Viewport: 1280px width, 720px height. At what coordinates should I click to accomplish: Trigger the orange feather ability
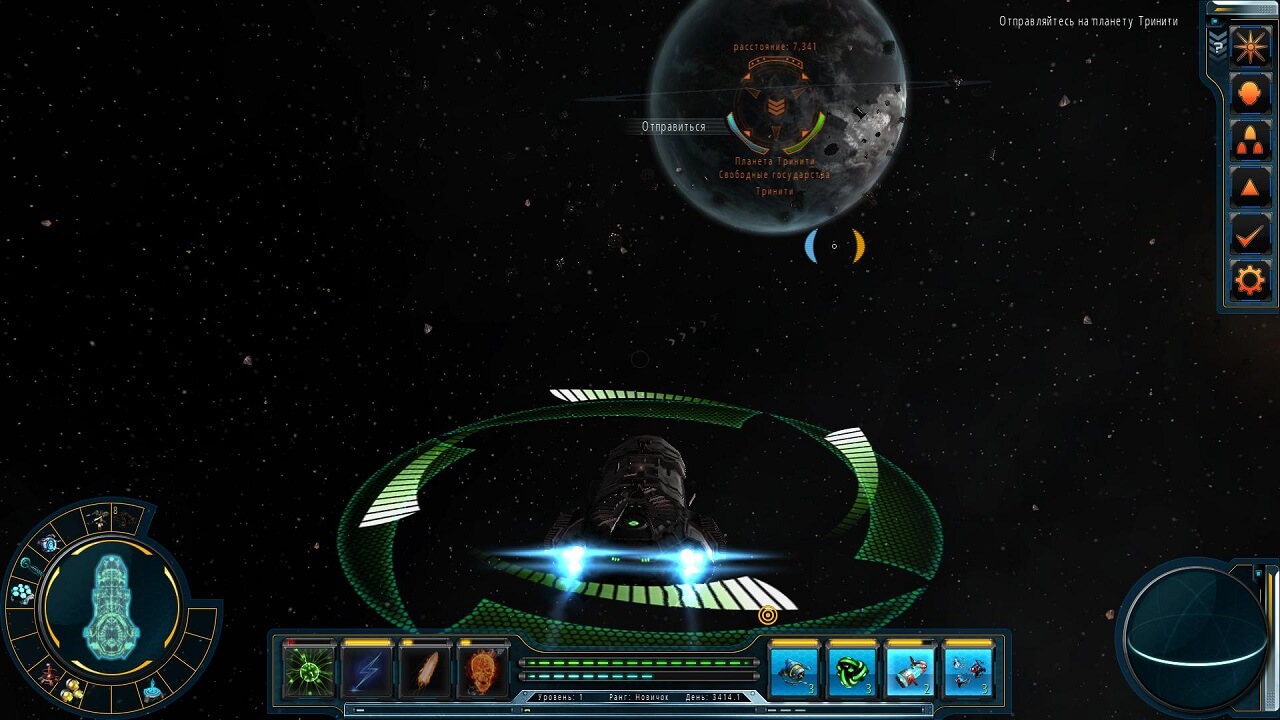coord(425,670)
